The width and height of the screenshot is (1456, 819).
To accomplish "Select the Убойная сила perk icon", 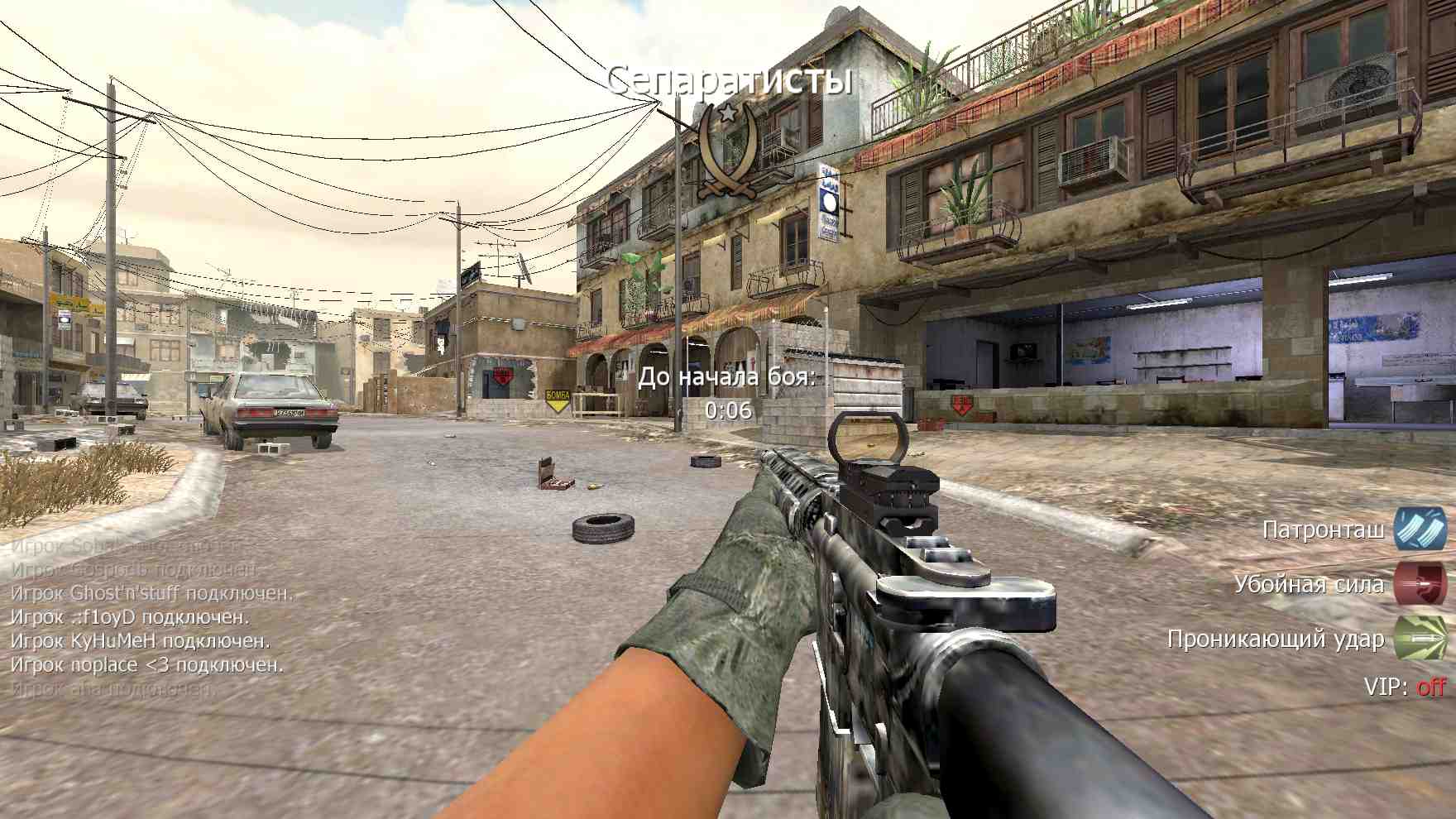I will 1419,583.
